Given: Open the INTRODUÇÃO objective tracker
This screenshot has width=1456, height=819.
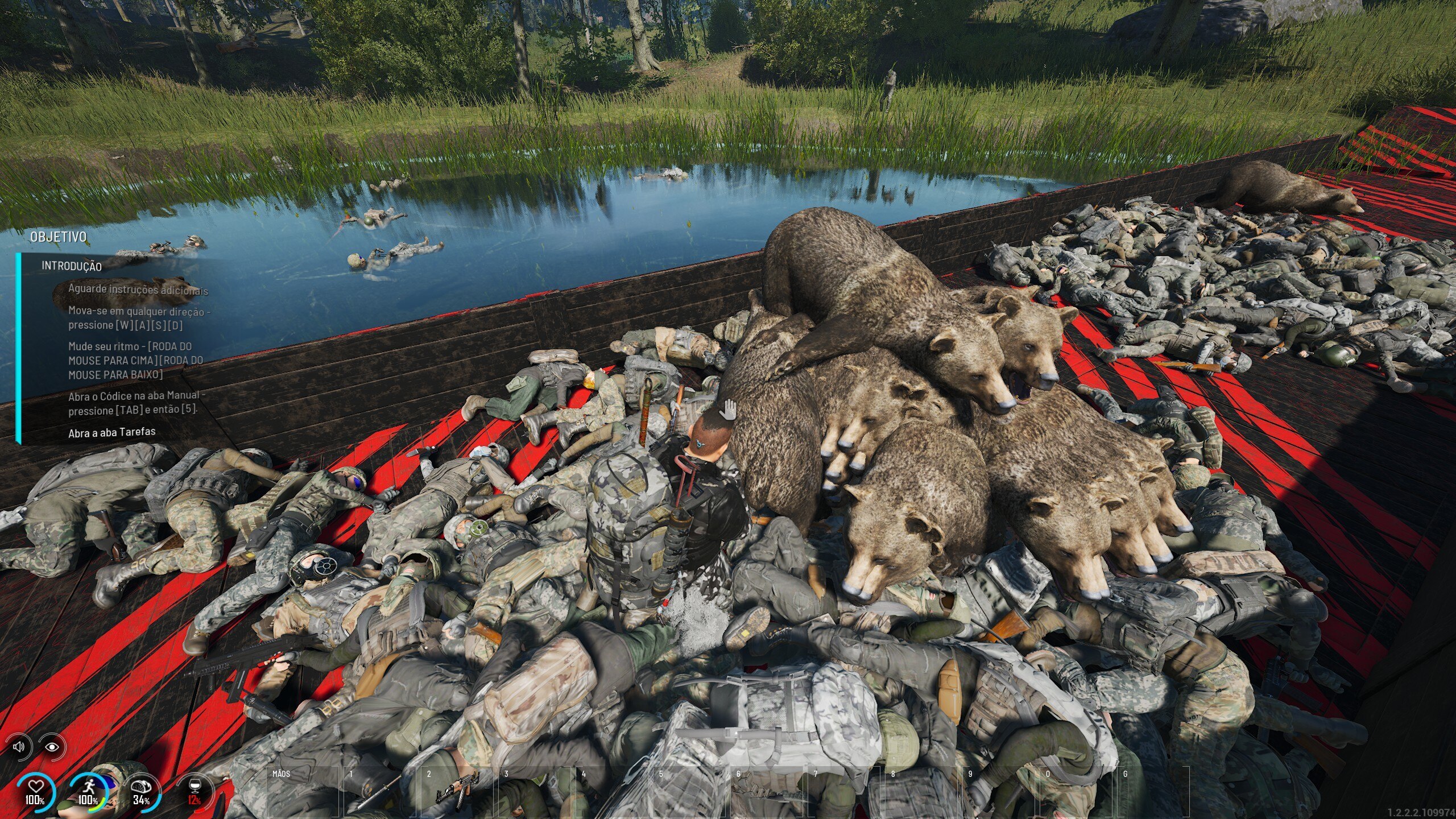Looking at the screenshot, I should coord(72,266).
